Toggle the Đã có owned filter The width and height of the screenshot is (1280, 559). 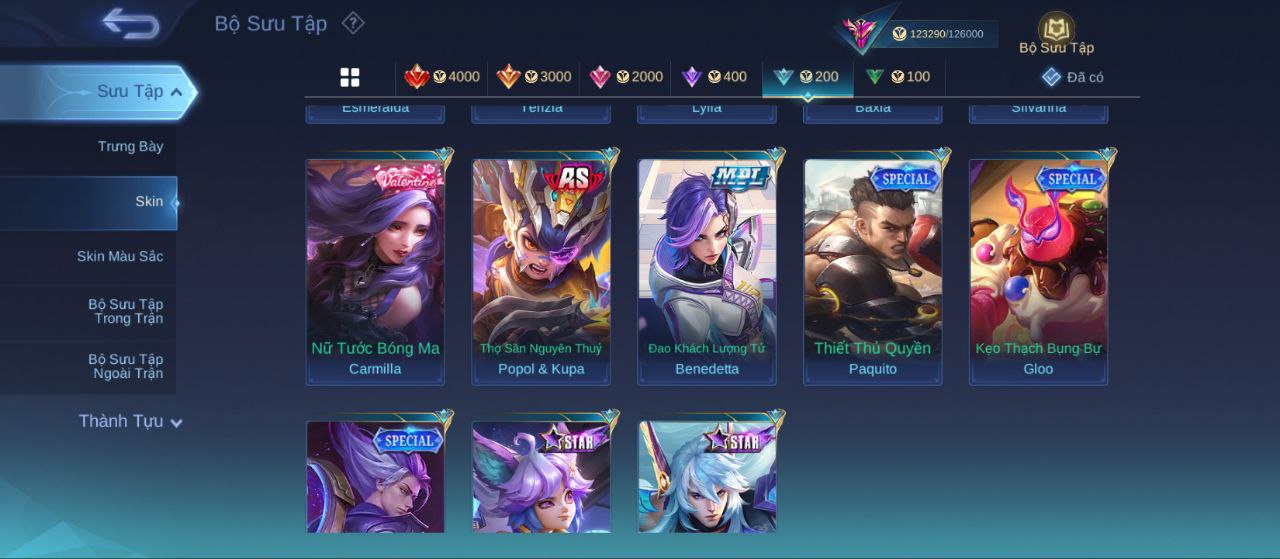[1073, 77]
